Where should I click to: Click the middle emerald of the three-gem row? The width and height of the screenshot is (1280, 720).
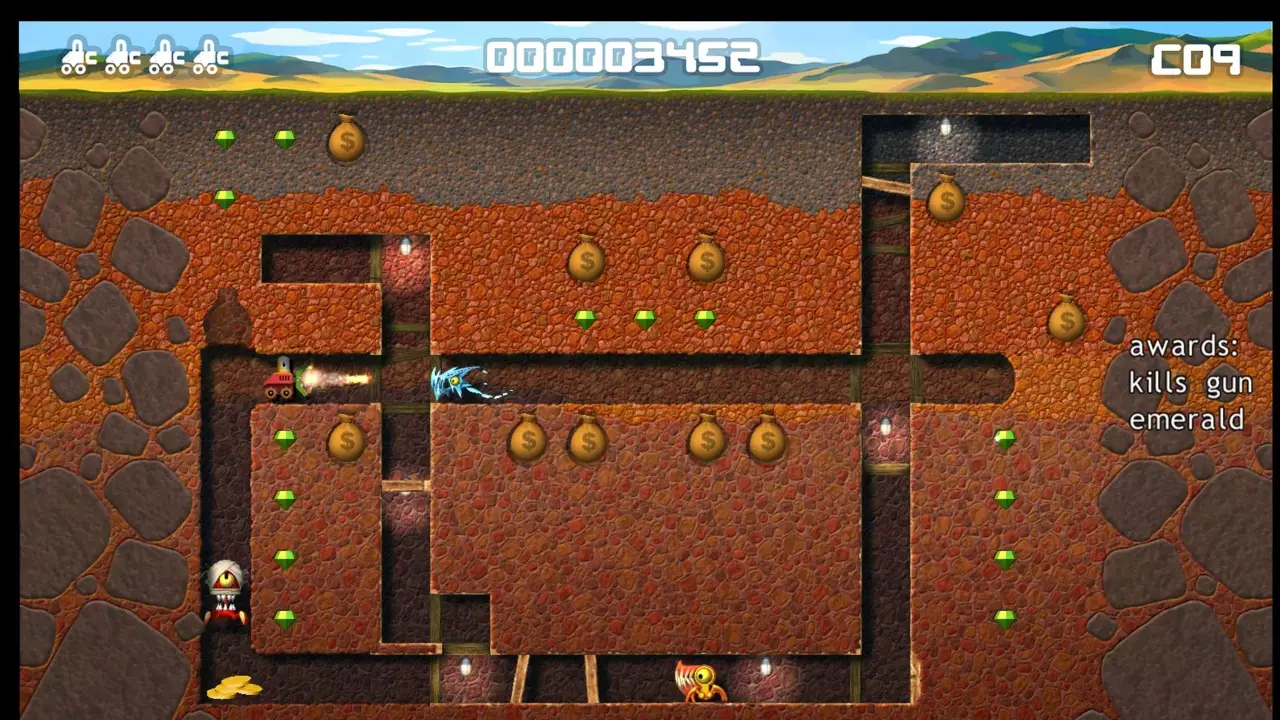point(644,318)
